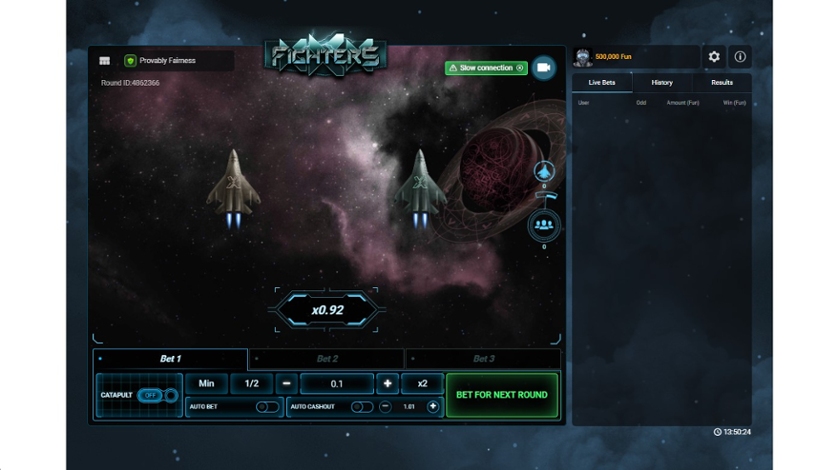The height and width of the screenshot is (470, 838).
Task: Set the bet to Min
Action: [x=206, y=384]
